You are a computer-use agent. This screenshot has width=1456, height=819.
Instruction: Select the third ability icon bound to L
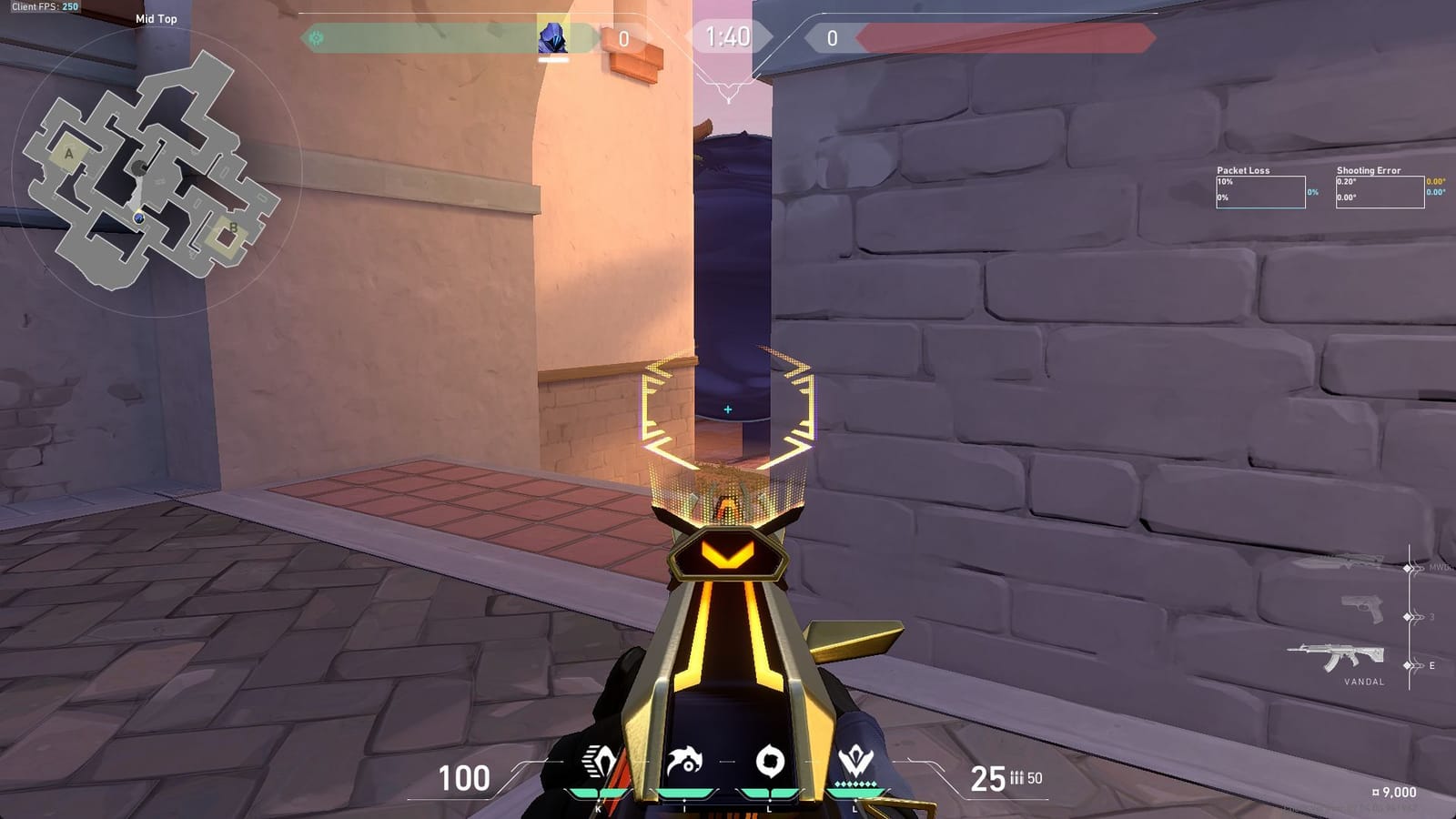click(x=769, y=763)
